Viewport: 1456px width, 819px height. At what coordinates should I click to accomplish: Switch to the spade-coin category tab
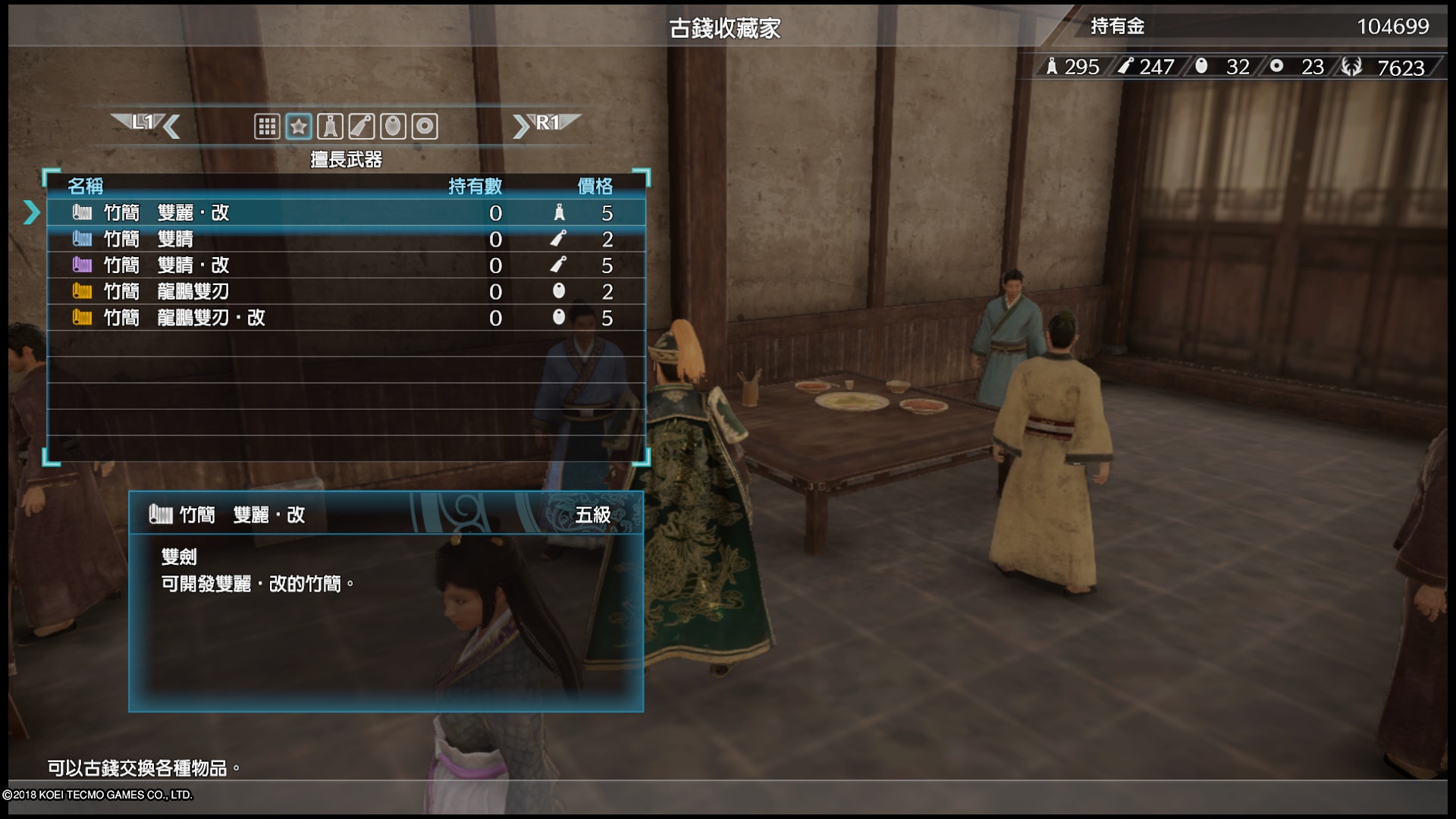pos(330,126)
